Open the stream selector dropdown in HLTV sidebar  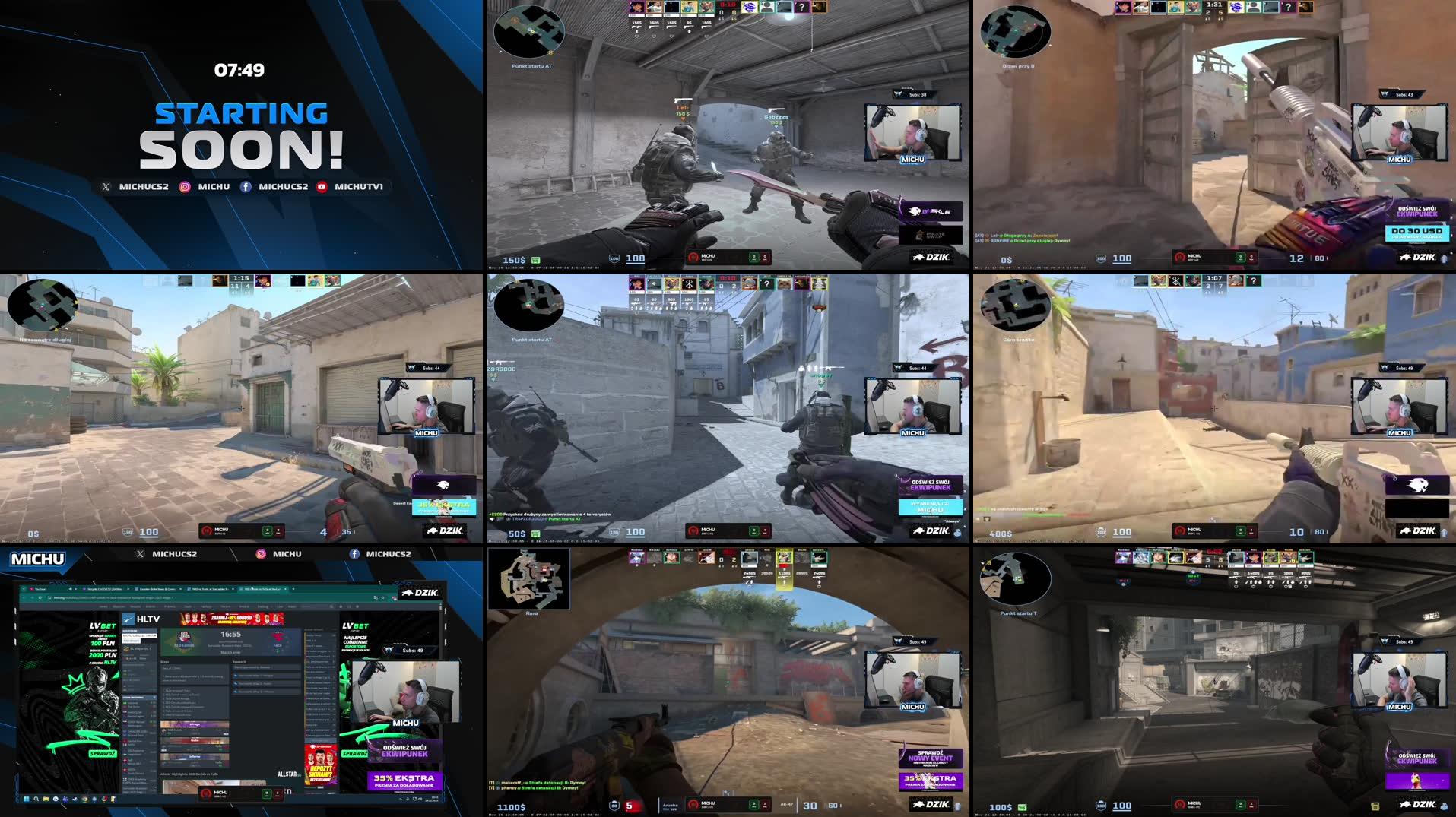[139, 636]
